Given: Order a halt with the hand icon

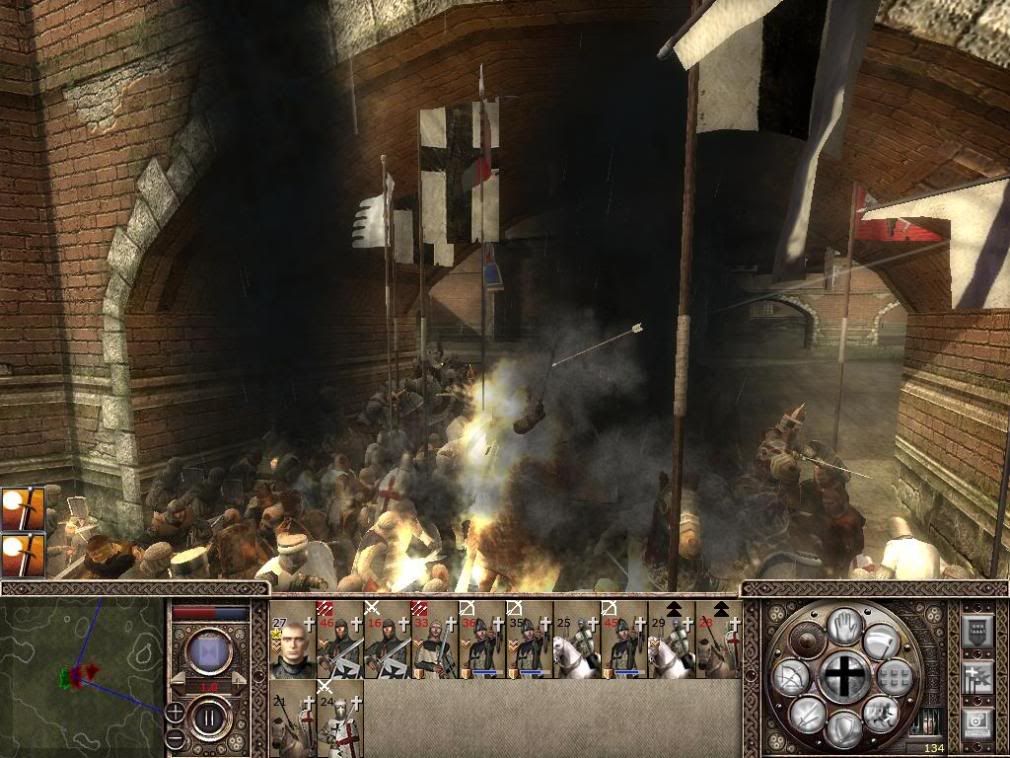Looking at the screenshot, I should point(846,624).
